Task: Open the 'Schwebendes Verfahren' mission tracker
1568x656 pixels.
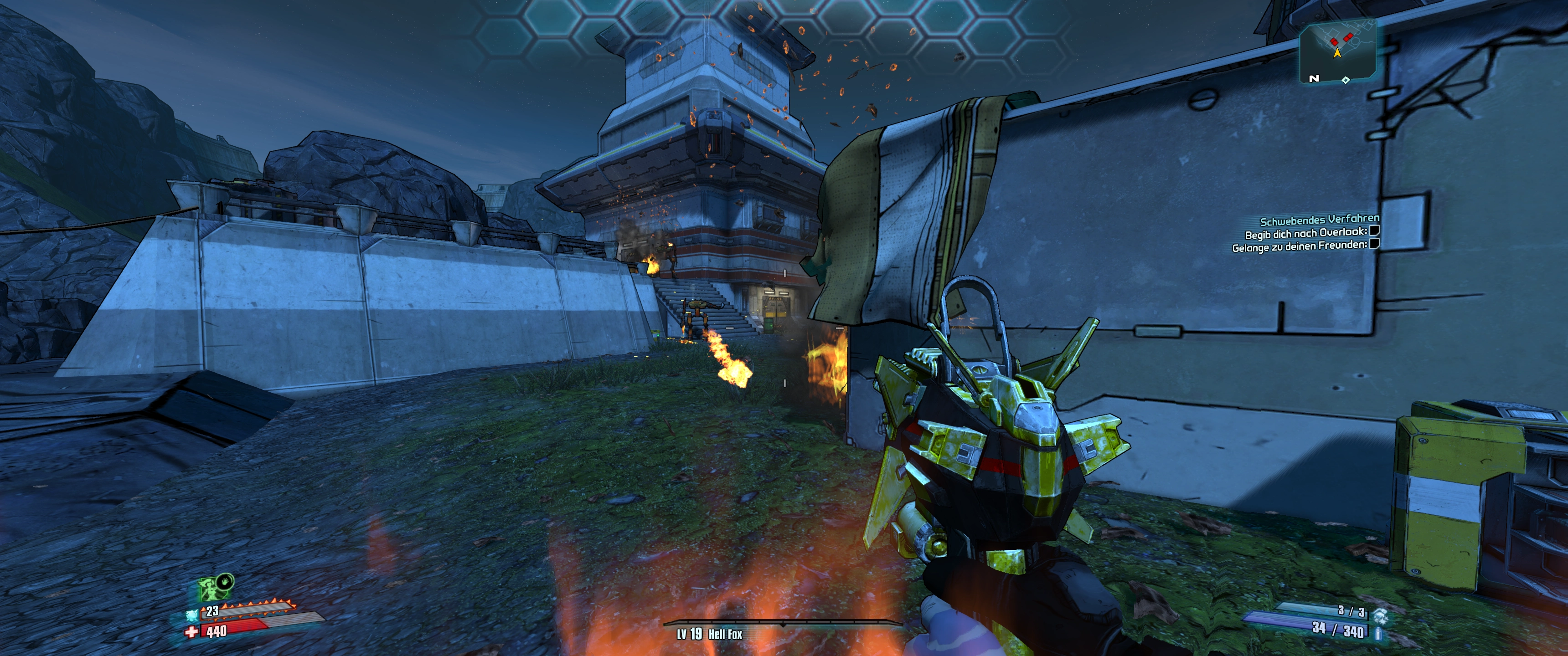Action: pos(1319,220)
